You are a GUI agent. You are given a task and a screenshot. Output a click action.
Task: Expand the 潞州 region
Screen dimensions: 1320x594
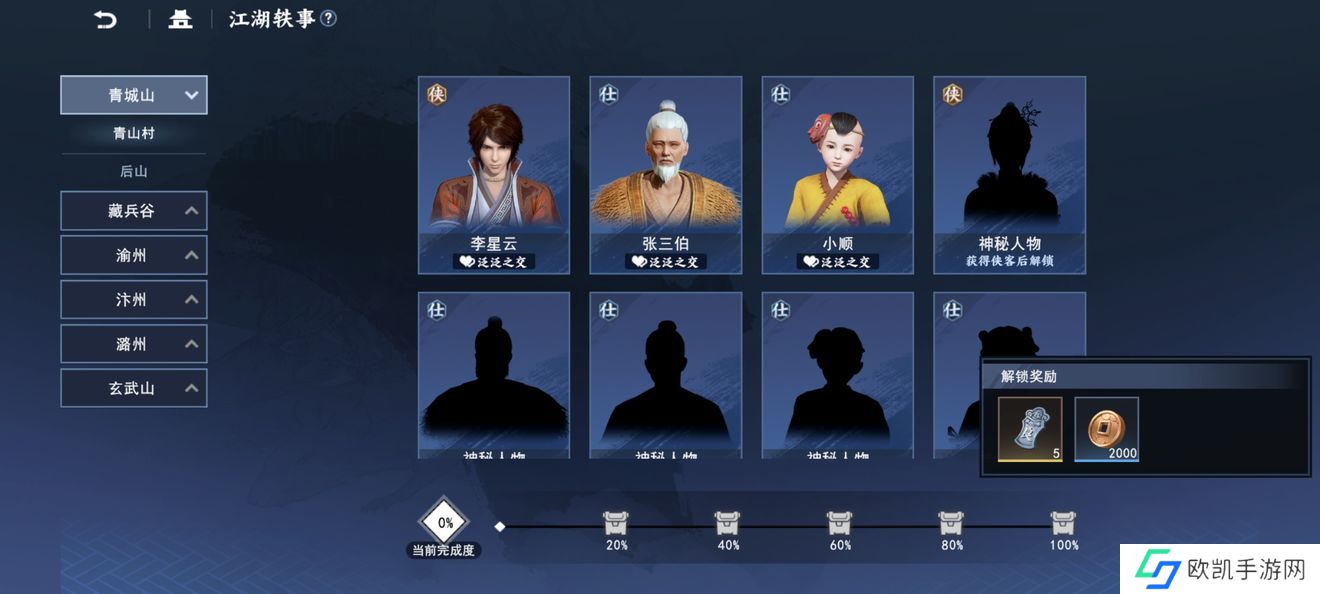coord(134,343)
